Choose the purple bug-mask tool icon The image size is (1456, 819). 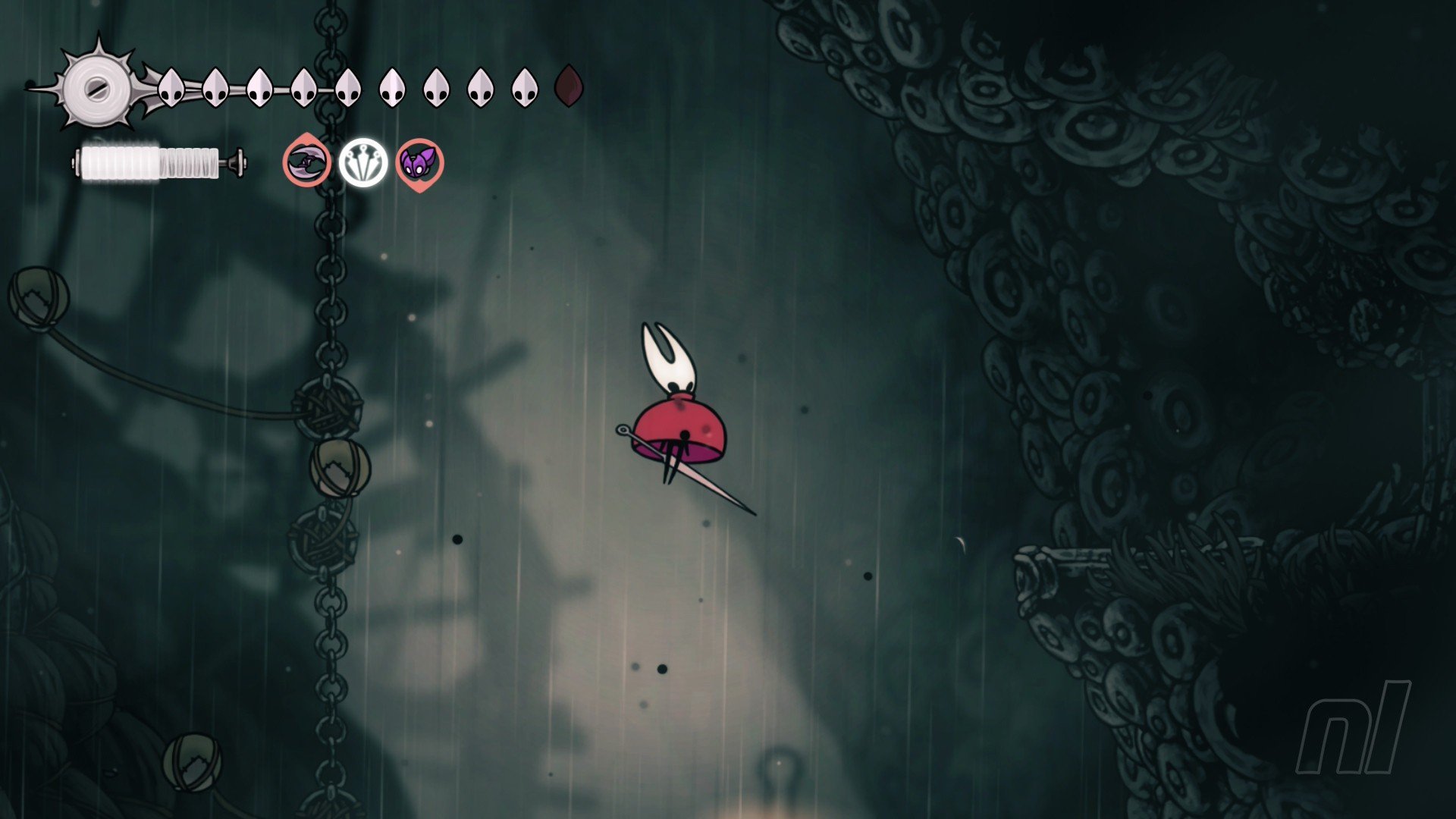419,163
